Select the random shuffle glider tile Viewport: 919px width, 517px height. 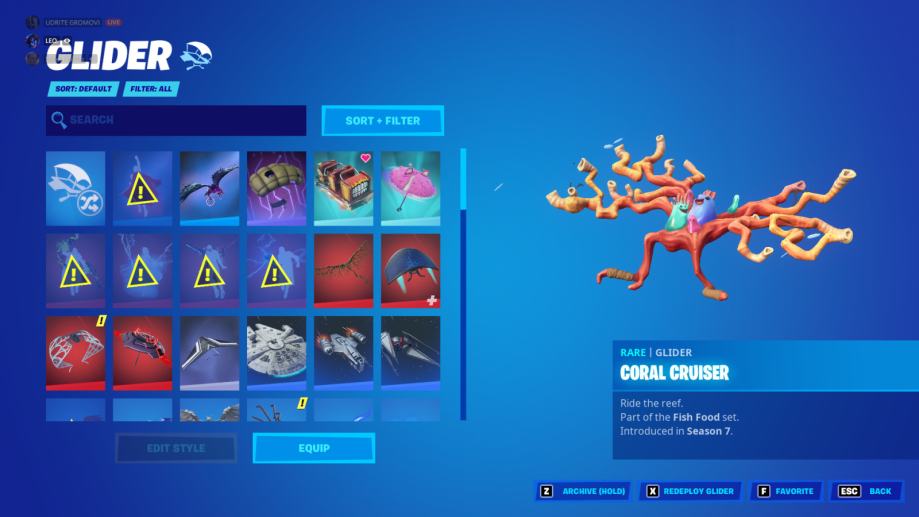(75, 189)
